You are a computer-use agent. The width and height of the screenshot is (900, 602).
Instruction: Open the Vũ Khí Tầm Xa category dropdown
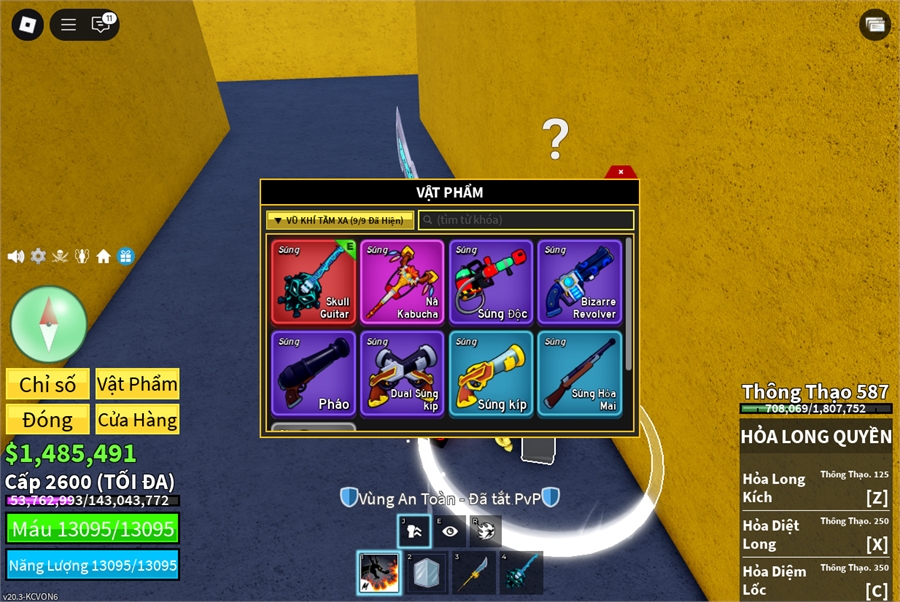coord(340,220)
